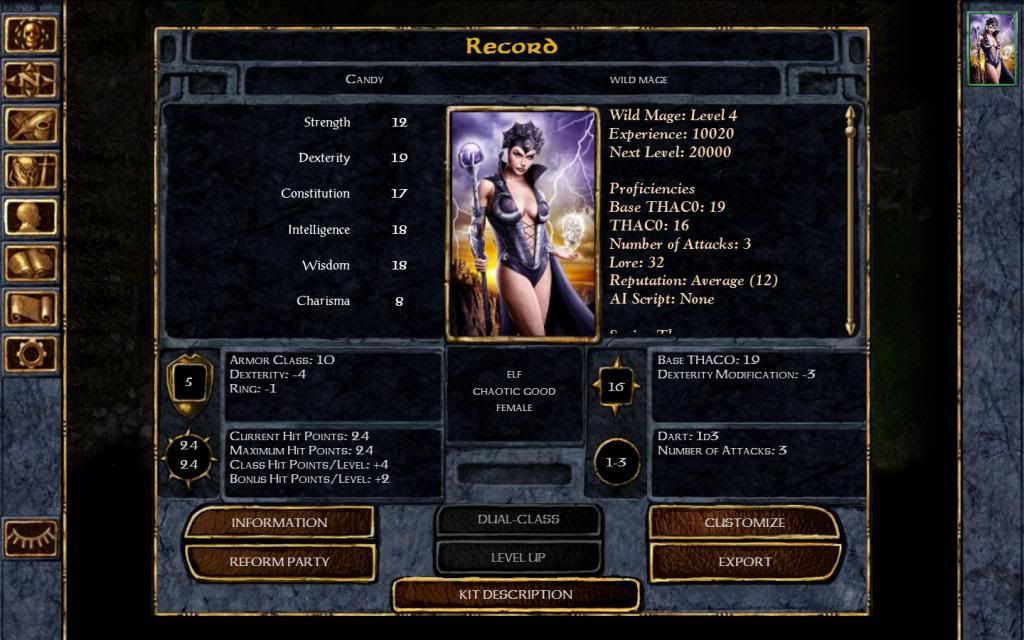Show the Kit Description

[515, 595]
